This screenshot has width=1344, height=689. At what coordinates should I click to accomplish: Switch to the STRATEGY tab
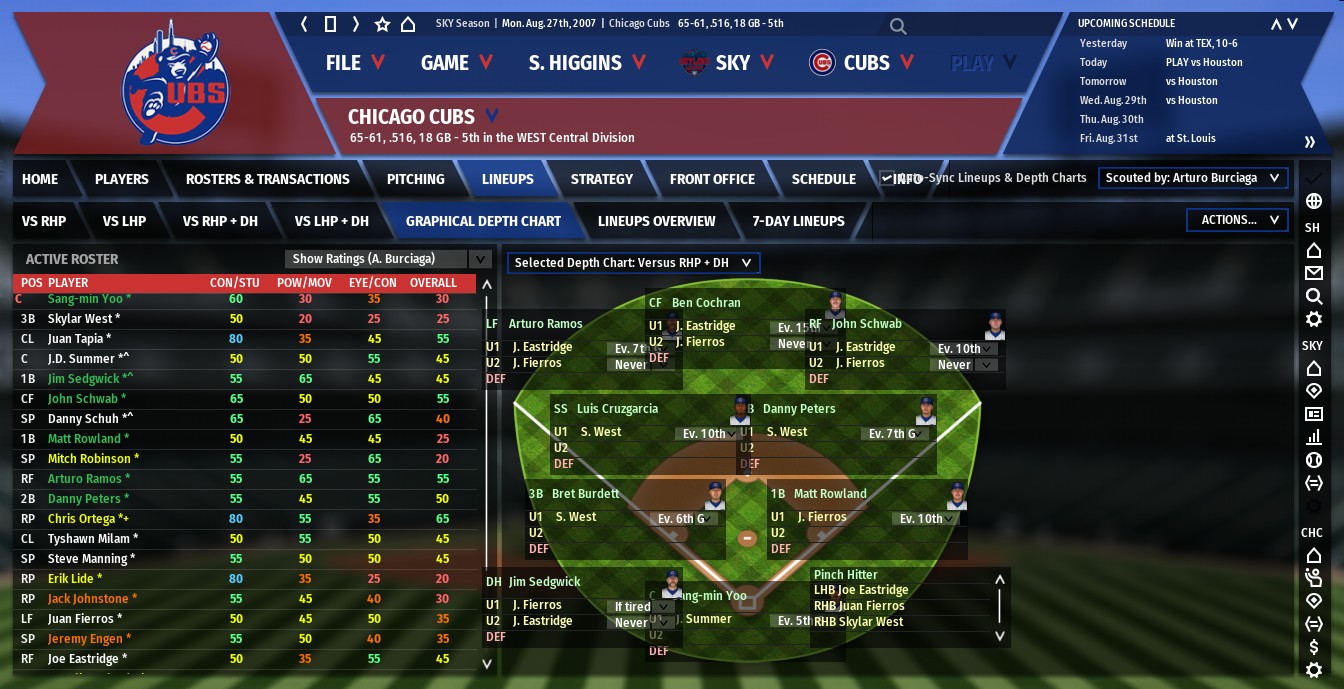(601, 179)
